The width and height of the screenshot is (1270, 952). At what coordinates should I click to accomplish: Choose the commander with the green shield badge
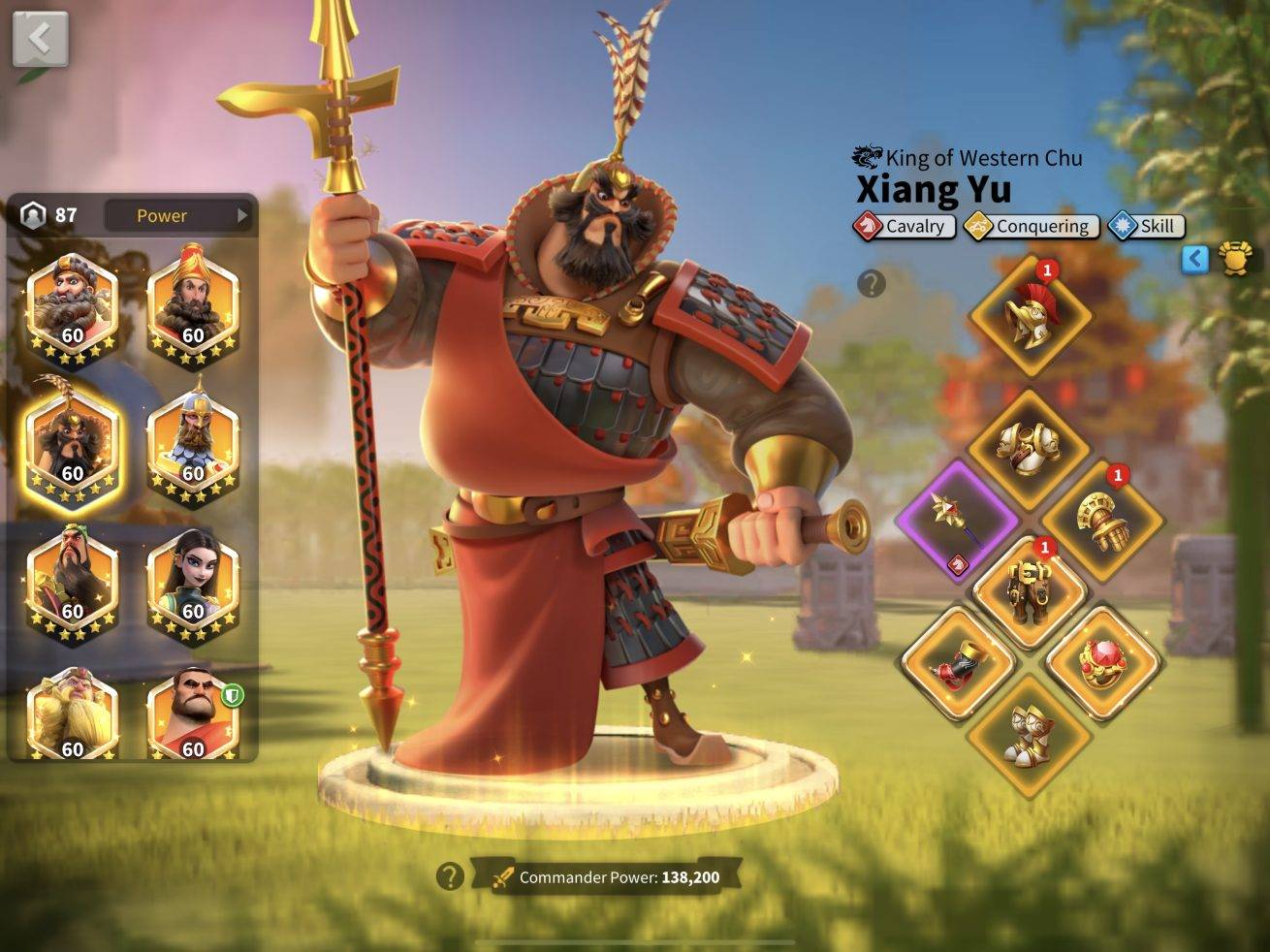click(193, 715)
